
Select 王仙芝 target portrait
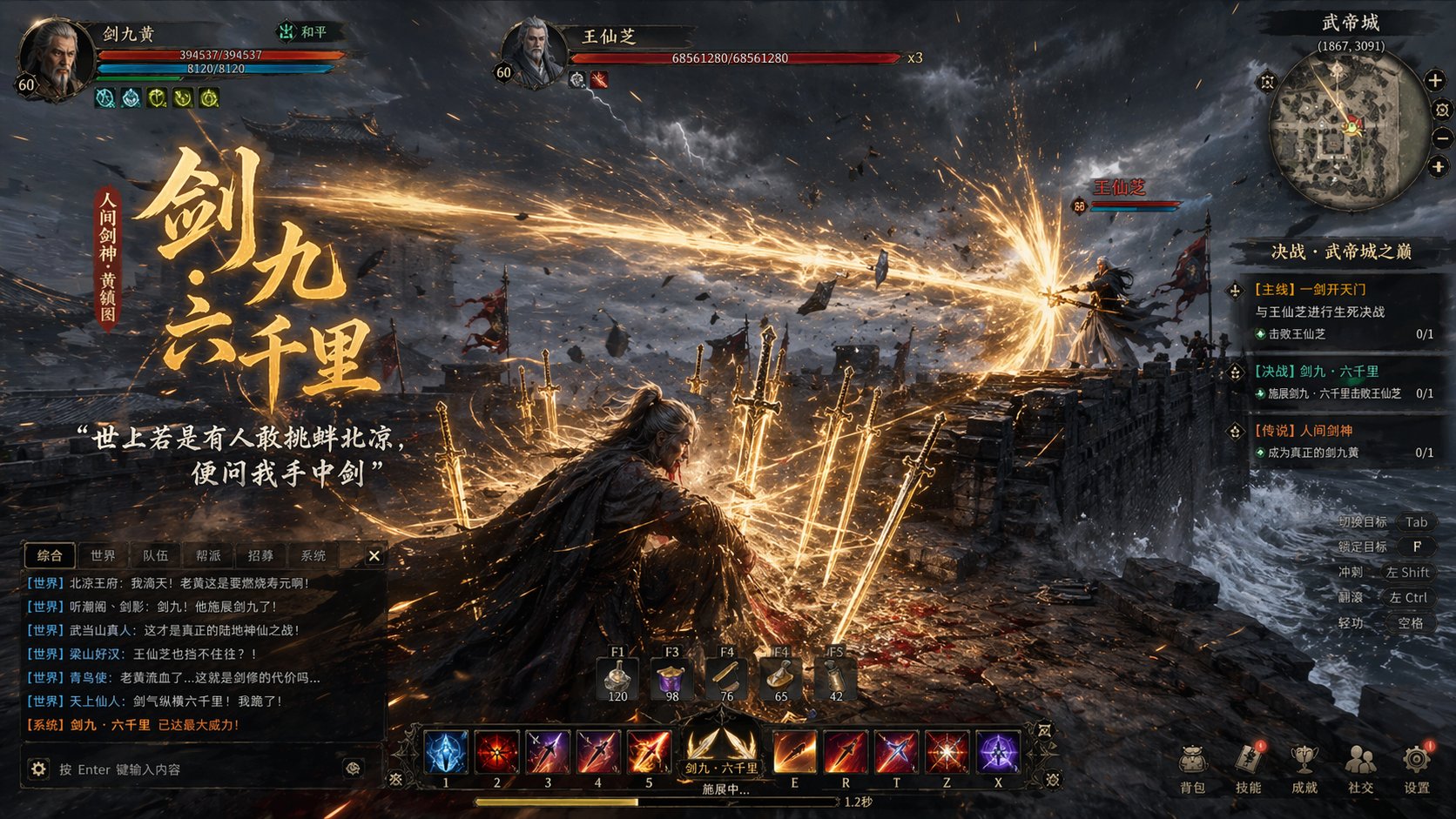(534, 52)
